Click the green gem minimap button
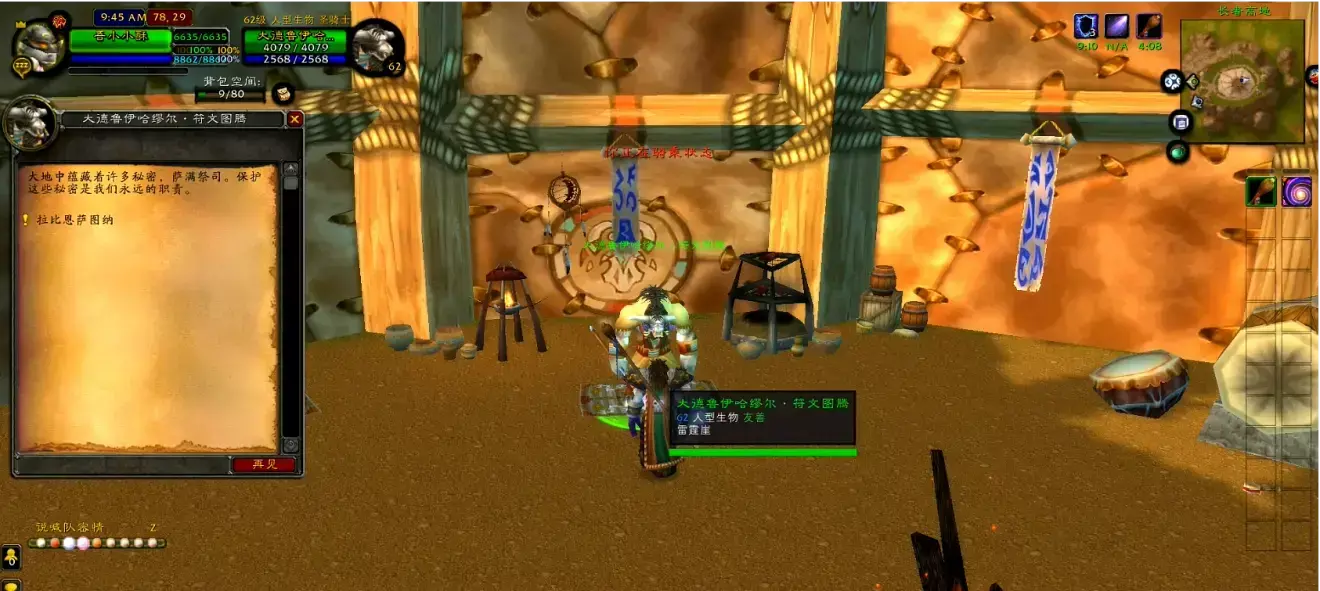This screenshot has width=1320, height=591. pyautogui.click(x=1177, y=152)
